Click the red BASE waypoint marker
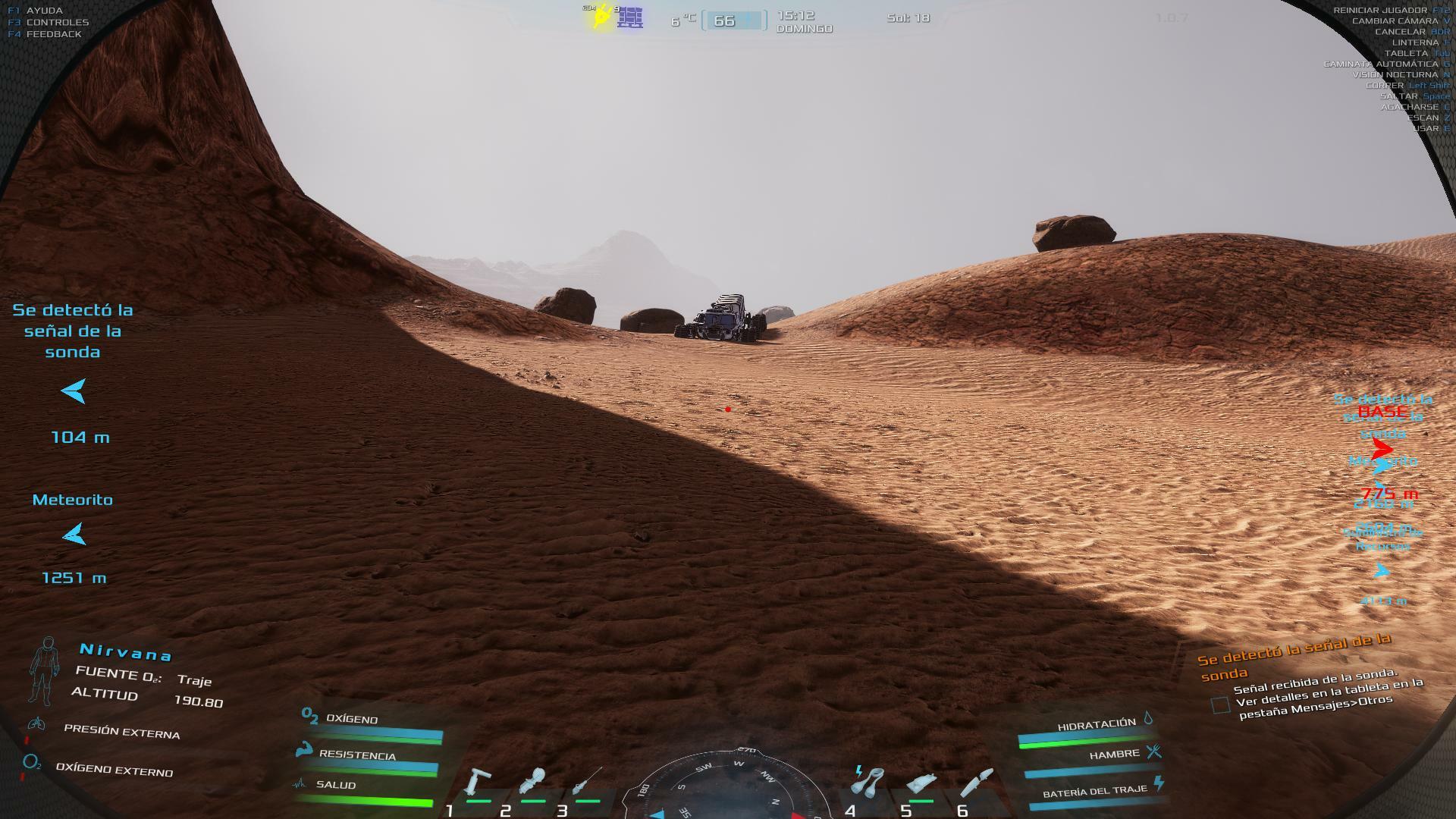 [1383, 449]
